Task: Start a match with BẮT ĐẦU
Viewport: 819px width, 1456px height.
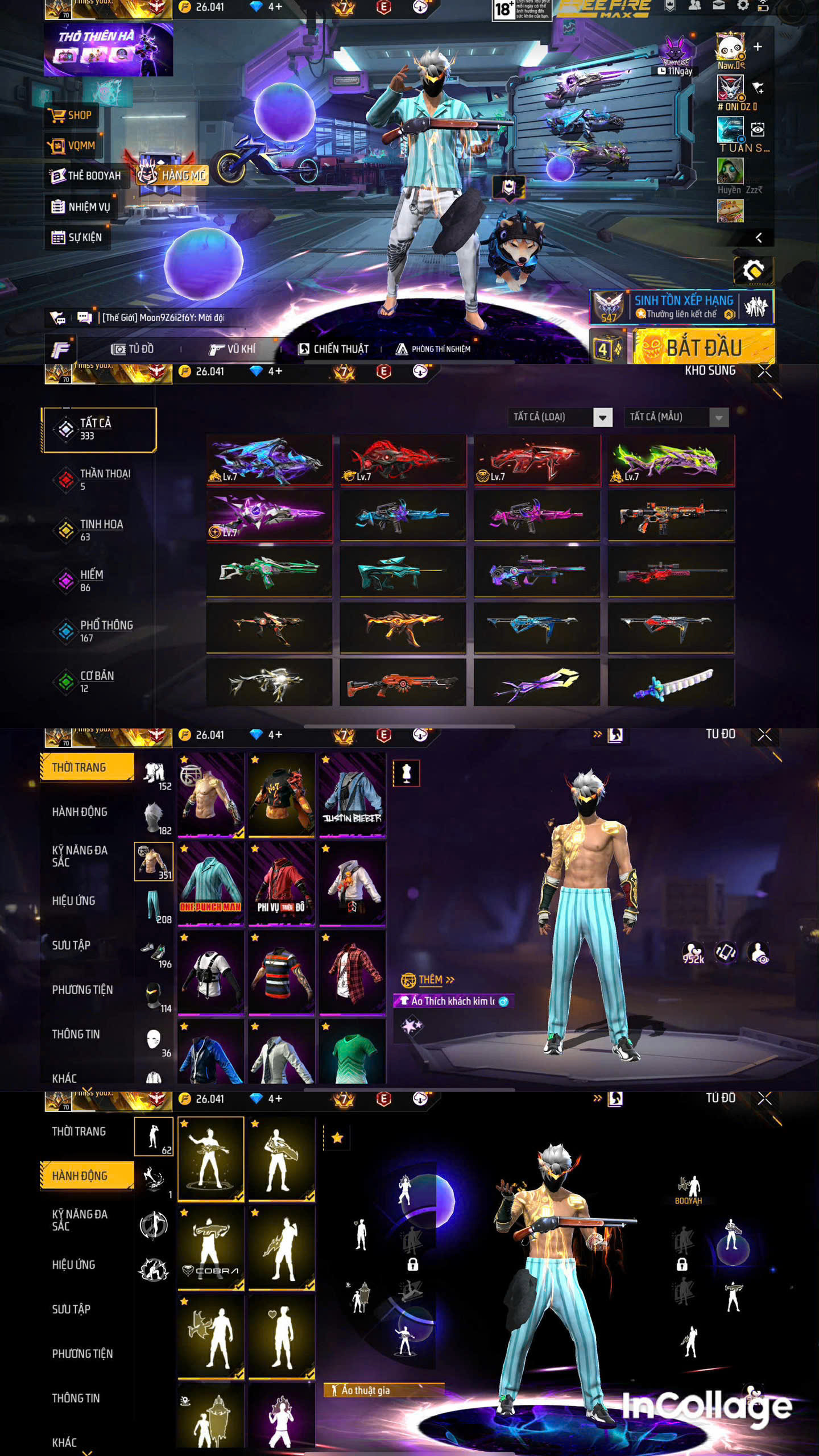Action: [x=704, y=348]
